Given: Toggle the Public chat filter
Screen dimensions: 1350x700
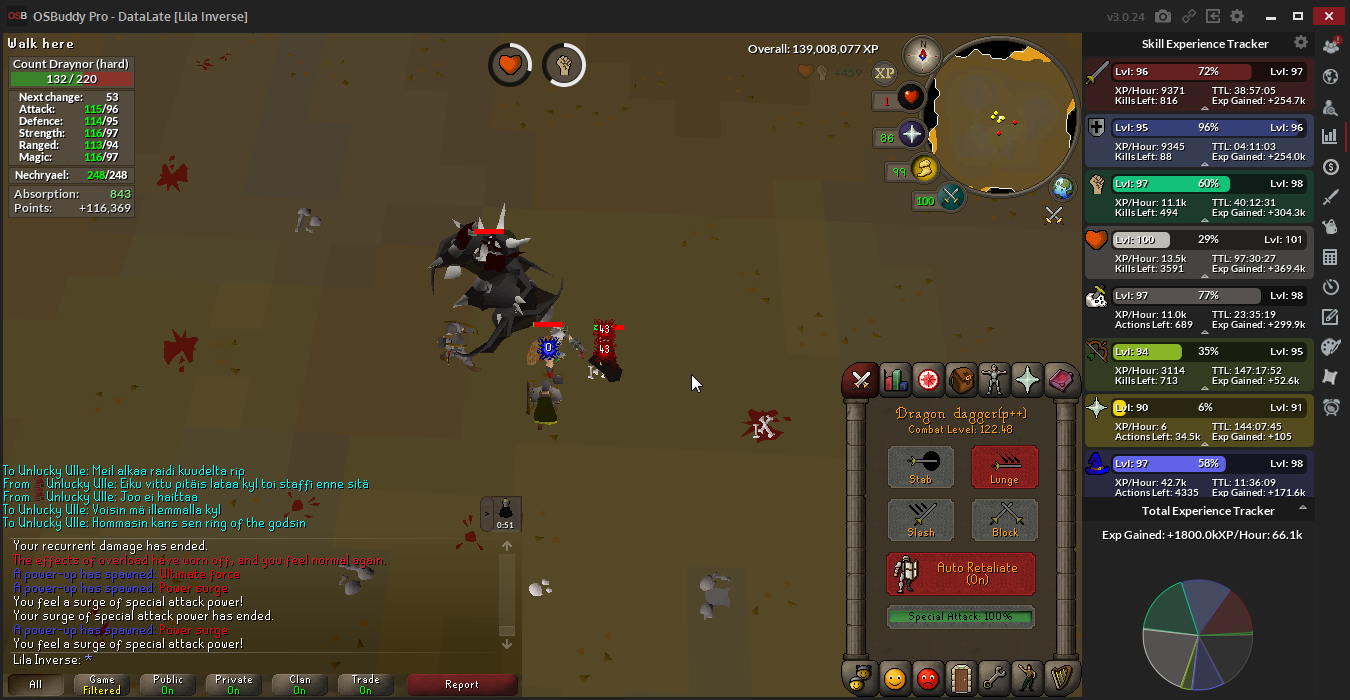Looking at the screenshot, I should (168, 685).
